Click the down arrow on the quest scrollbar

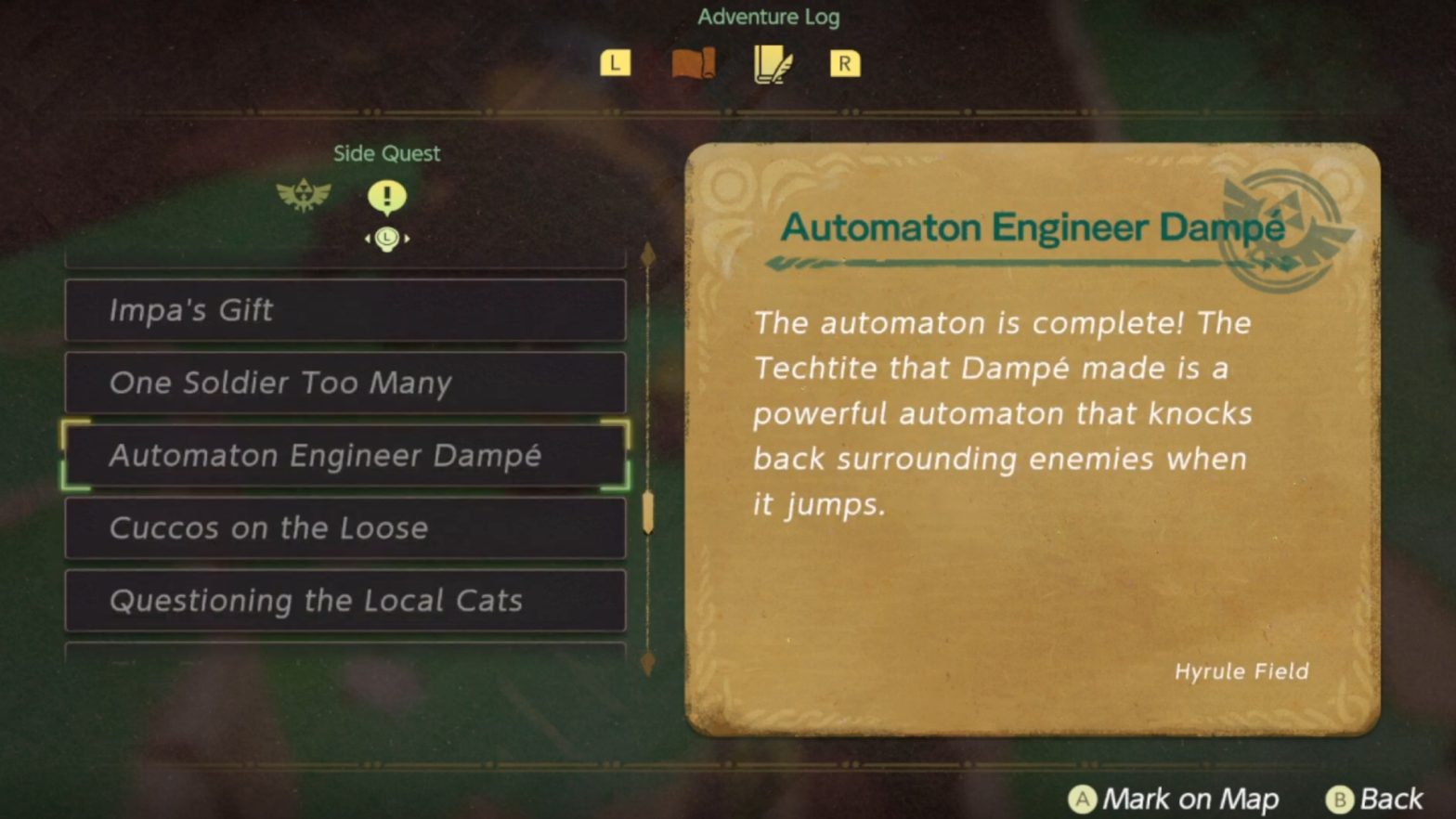tap(647, 662)
